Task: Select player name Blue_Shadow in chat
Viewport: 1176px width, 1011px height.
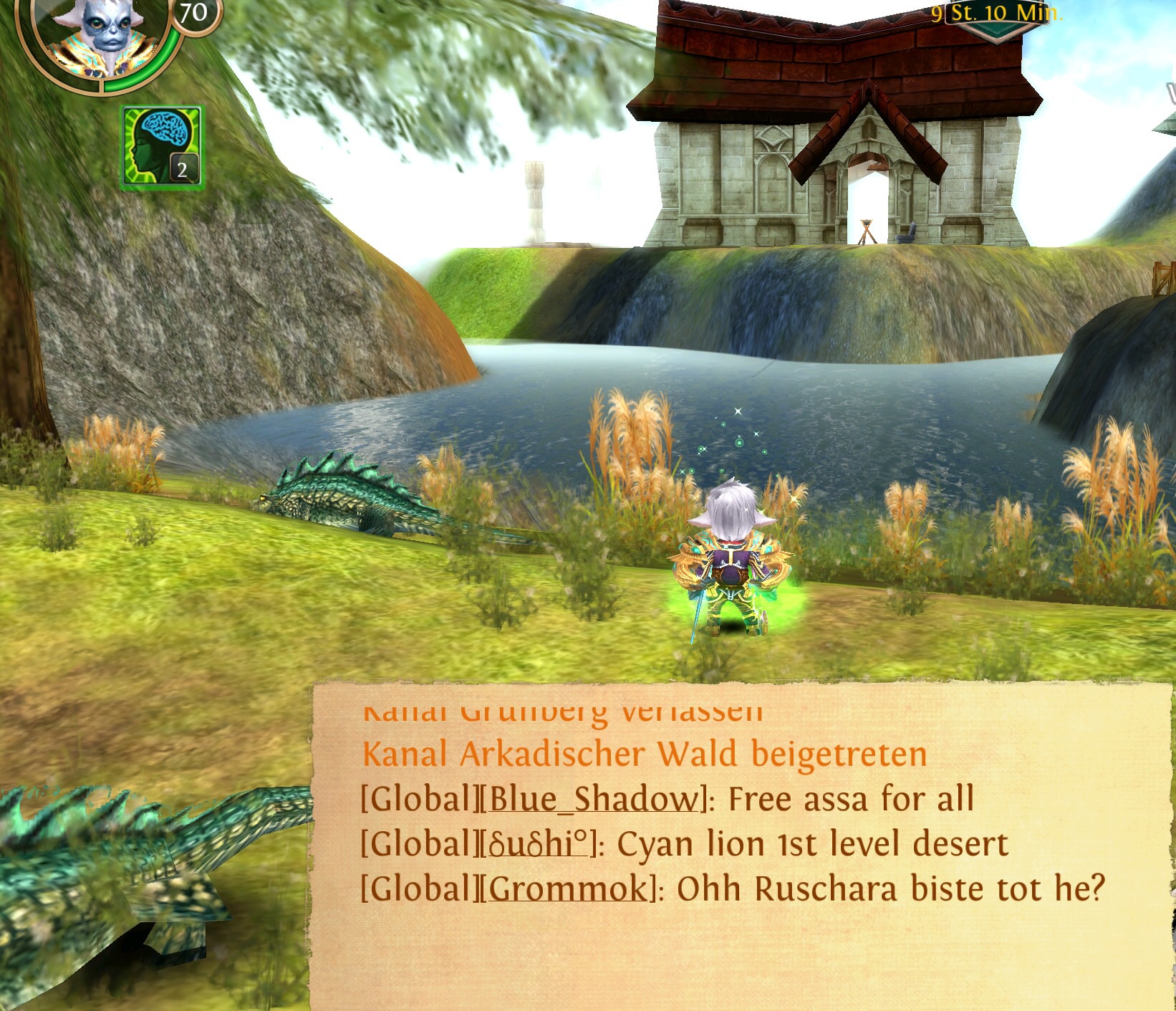Action: [592, 800]
